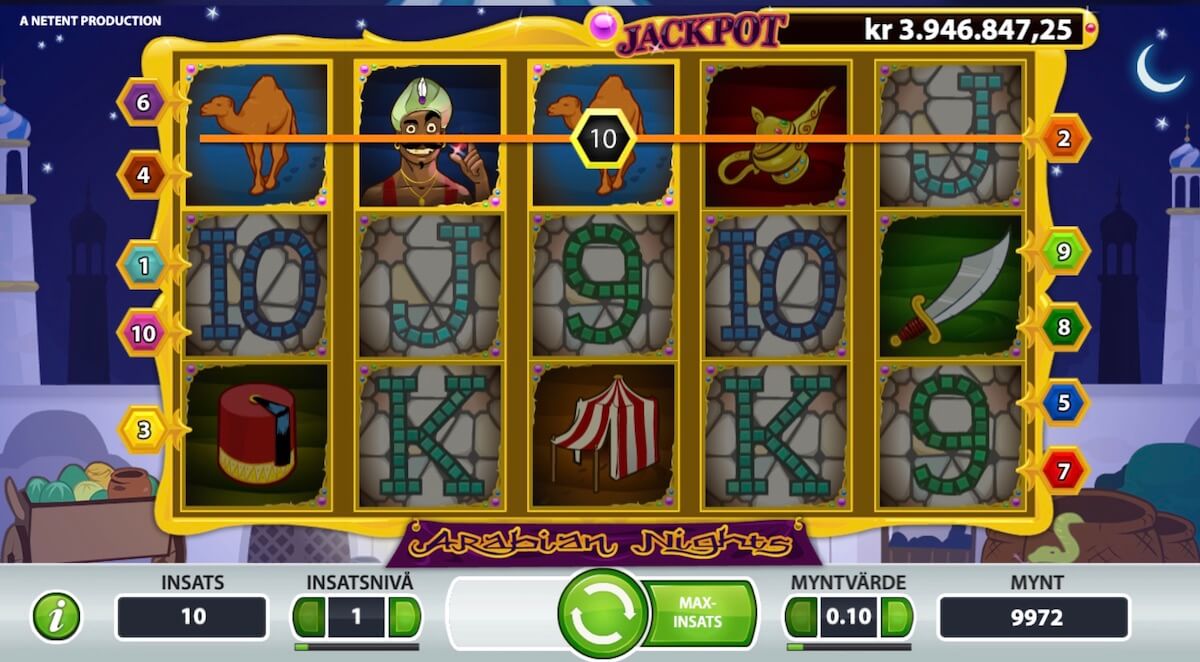Screen dimensions: 1200x662
Task: Select payline 1 marker
Action: [x=143, y=266]
